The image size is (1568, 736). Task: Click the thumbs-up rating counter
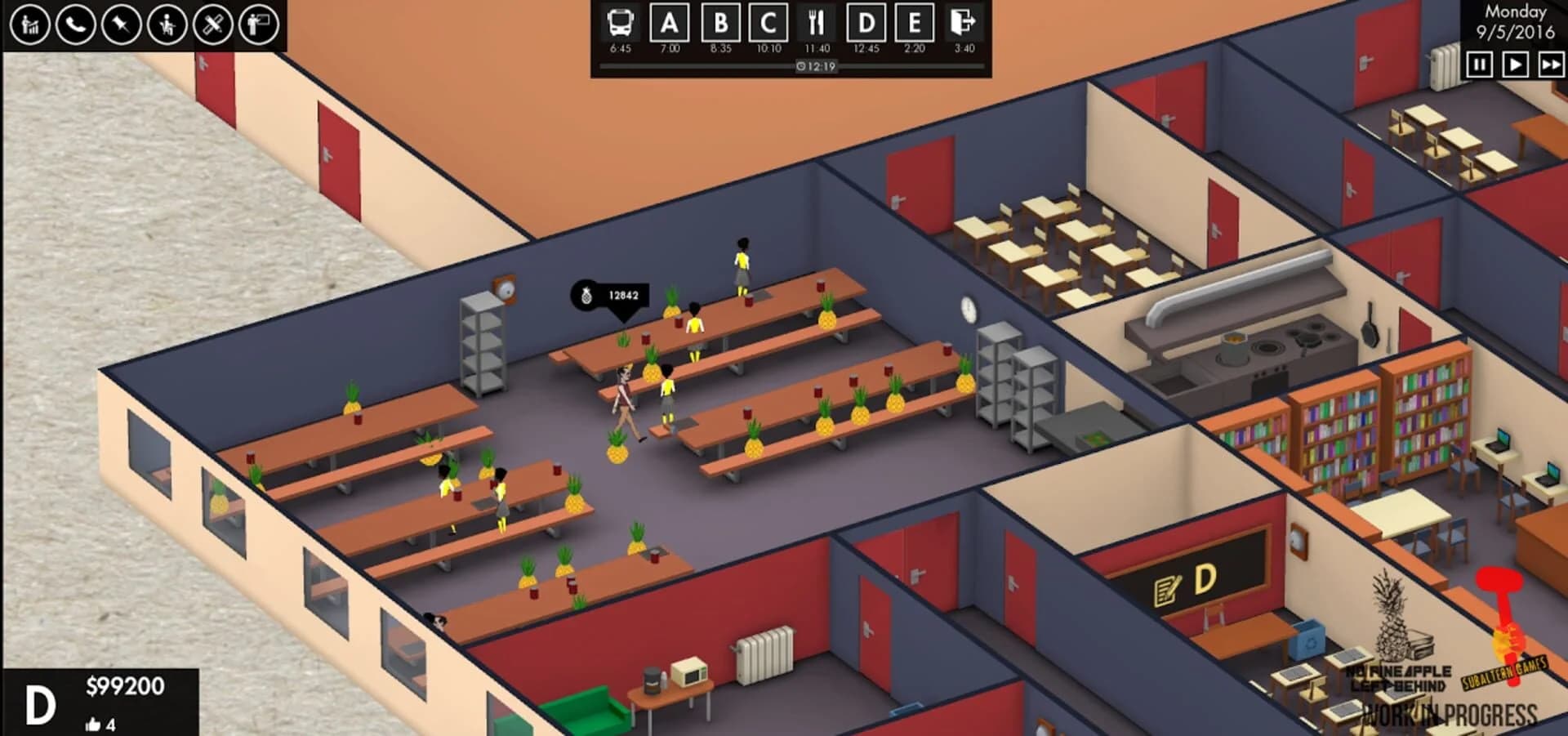102,722
